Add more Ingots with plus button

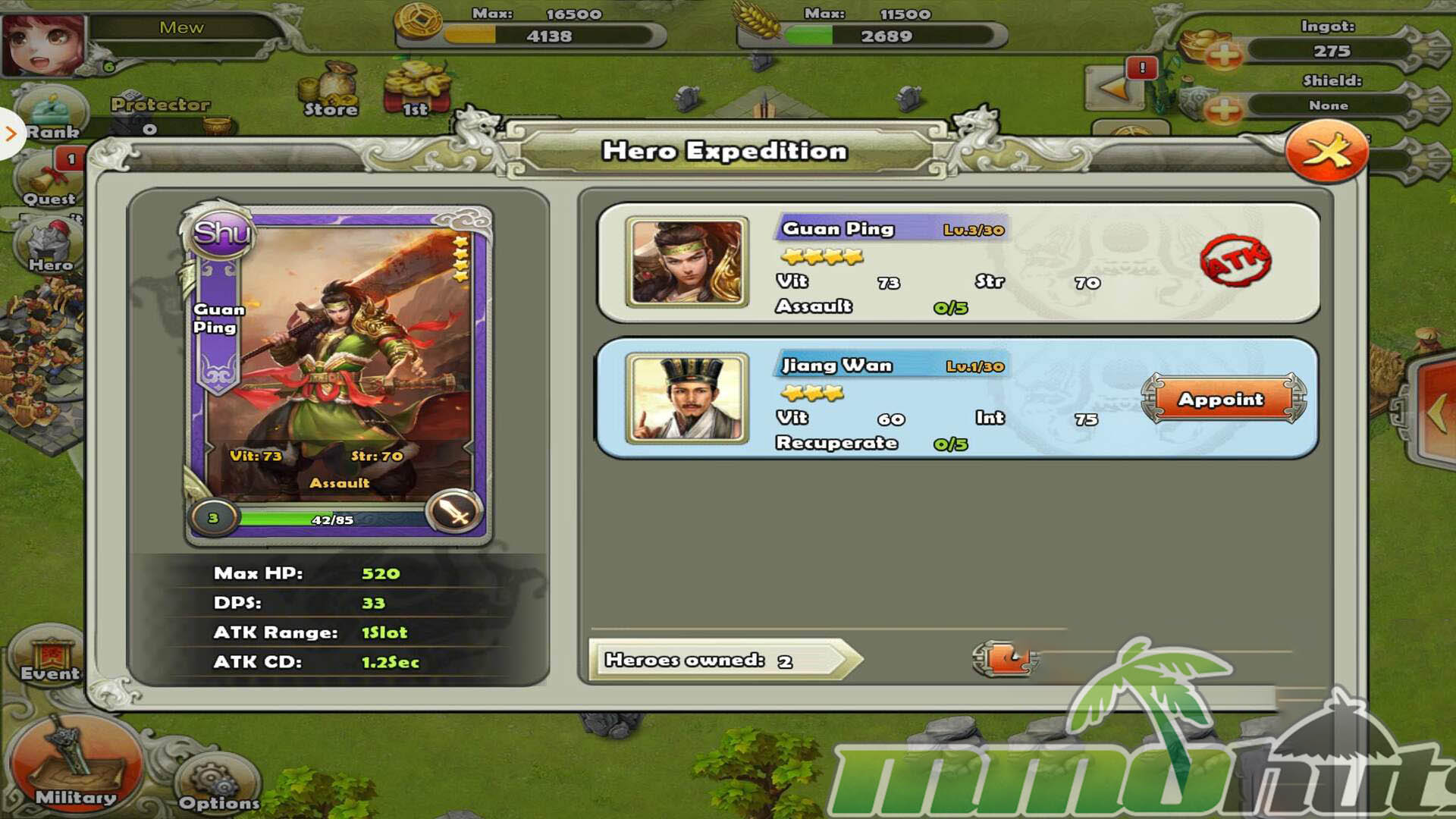(x=1223, y=53)
